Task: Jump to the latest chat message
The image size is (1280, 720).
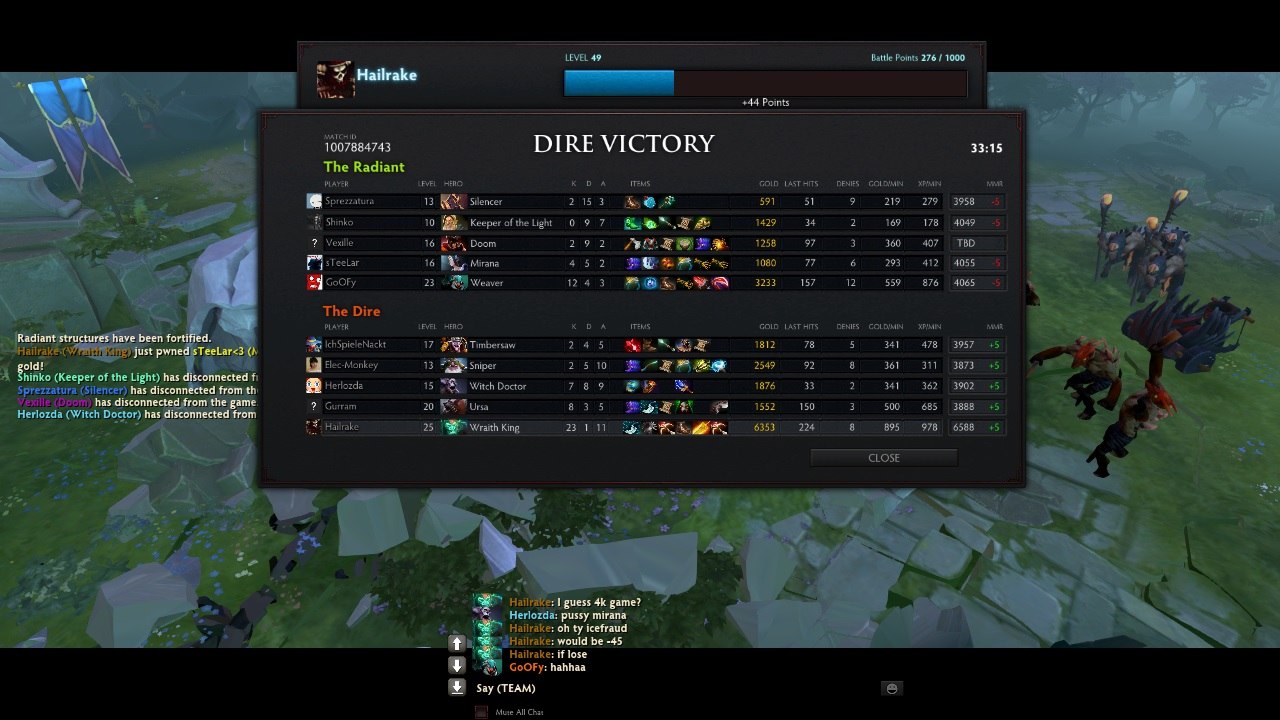Action: [x=457, y=687]
